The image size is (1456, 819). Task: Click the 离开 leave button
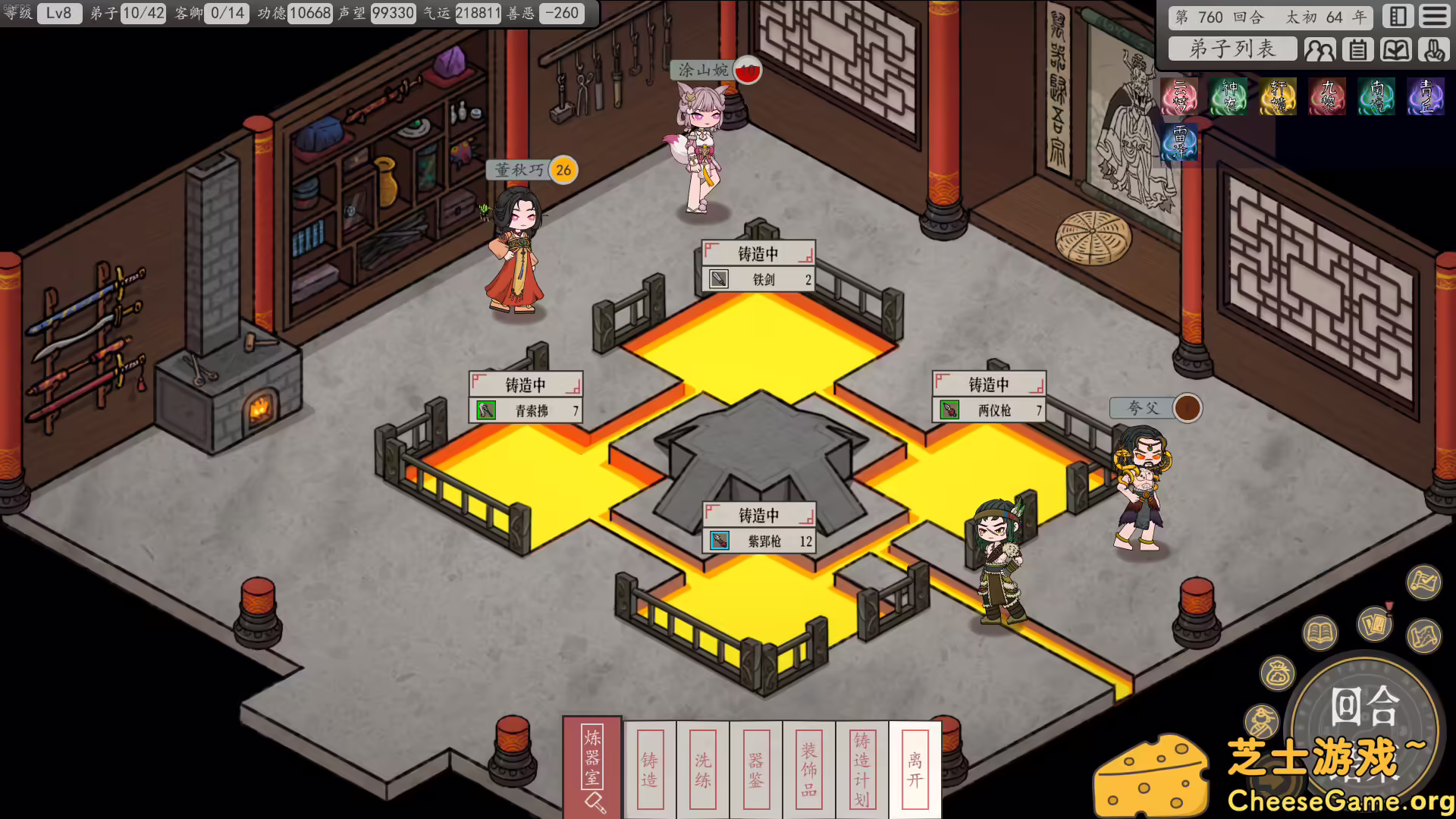tap(913, 770)
